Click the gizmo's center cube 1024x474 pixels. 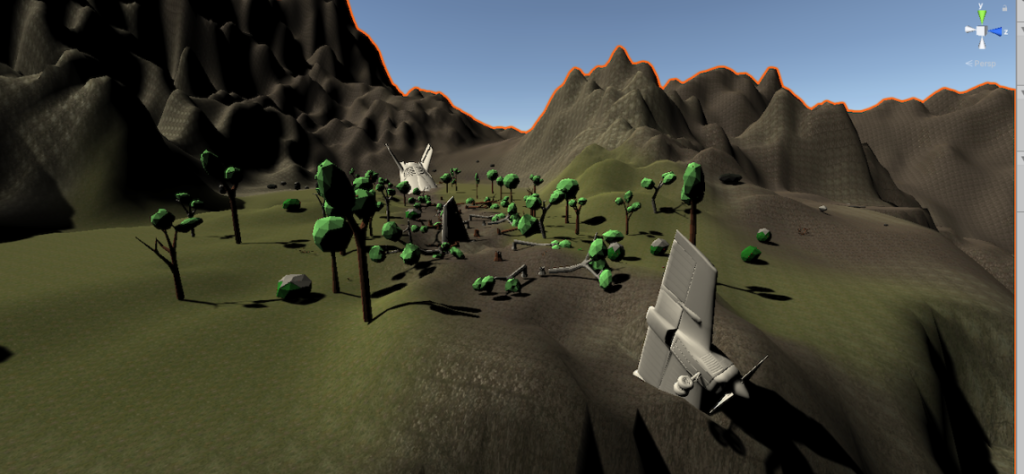982,32
